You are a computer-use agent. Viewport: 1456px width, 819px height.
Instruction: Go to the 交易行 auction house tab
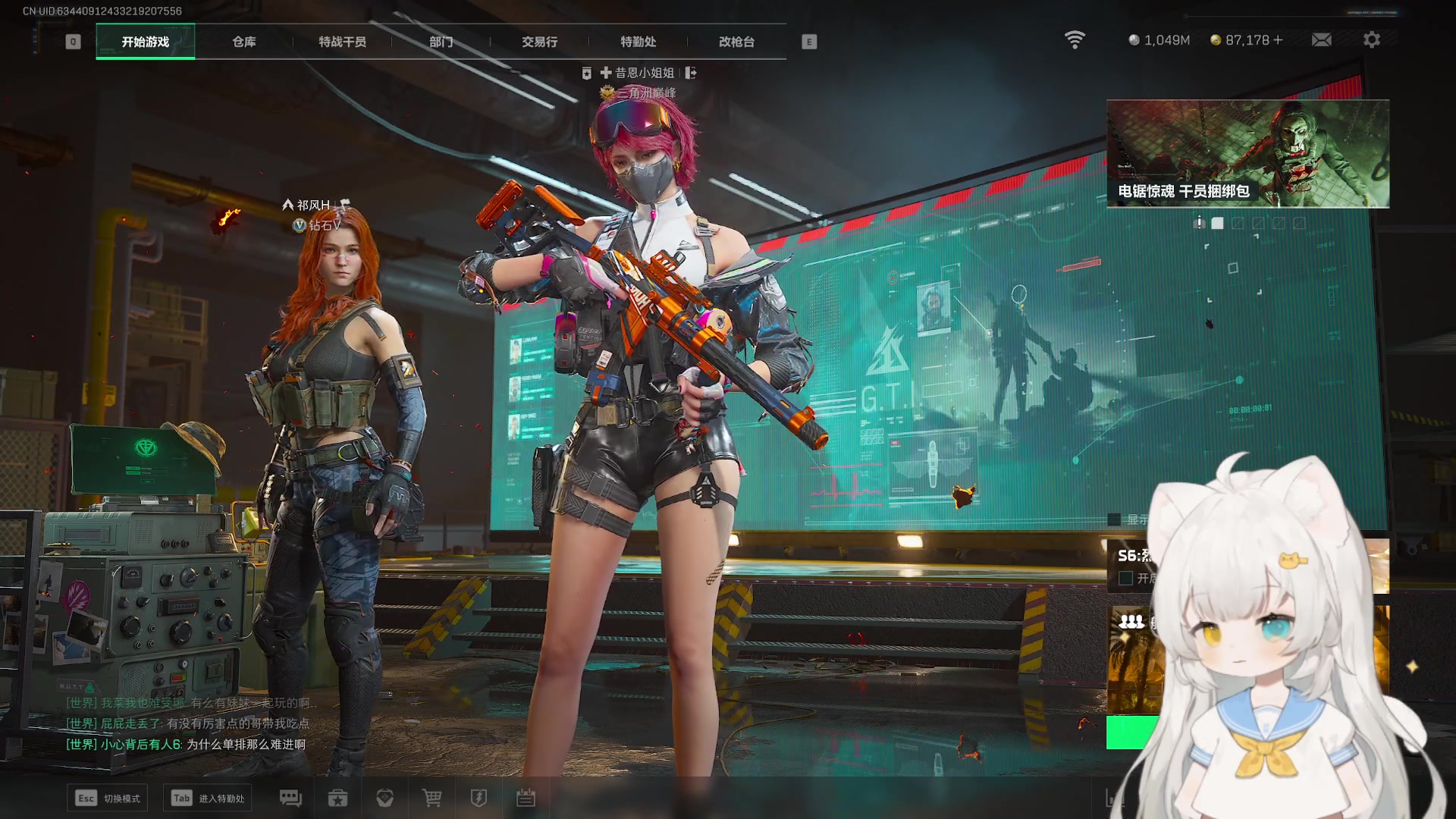(539, 42)
